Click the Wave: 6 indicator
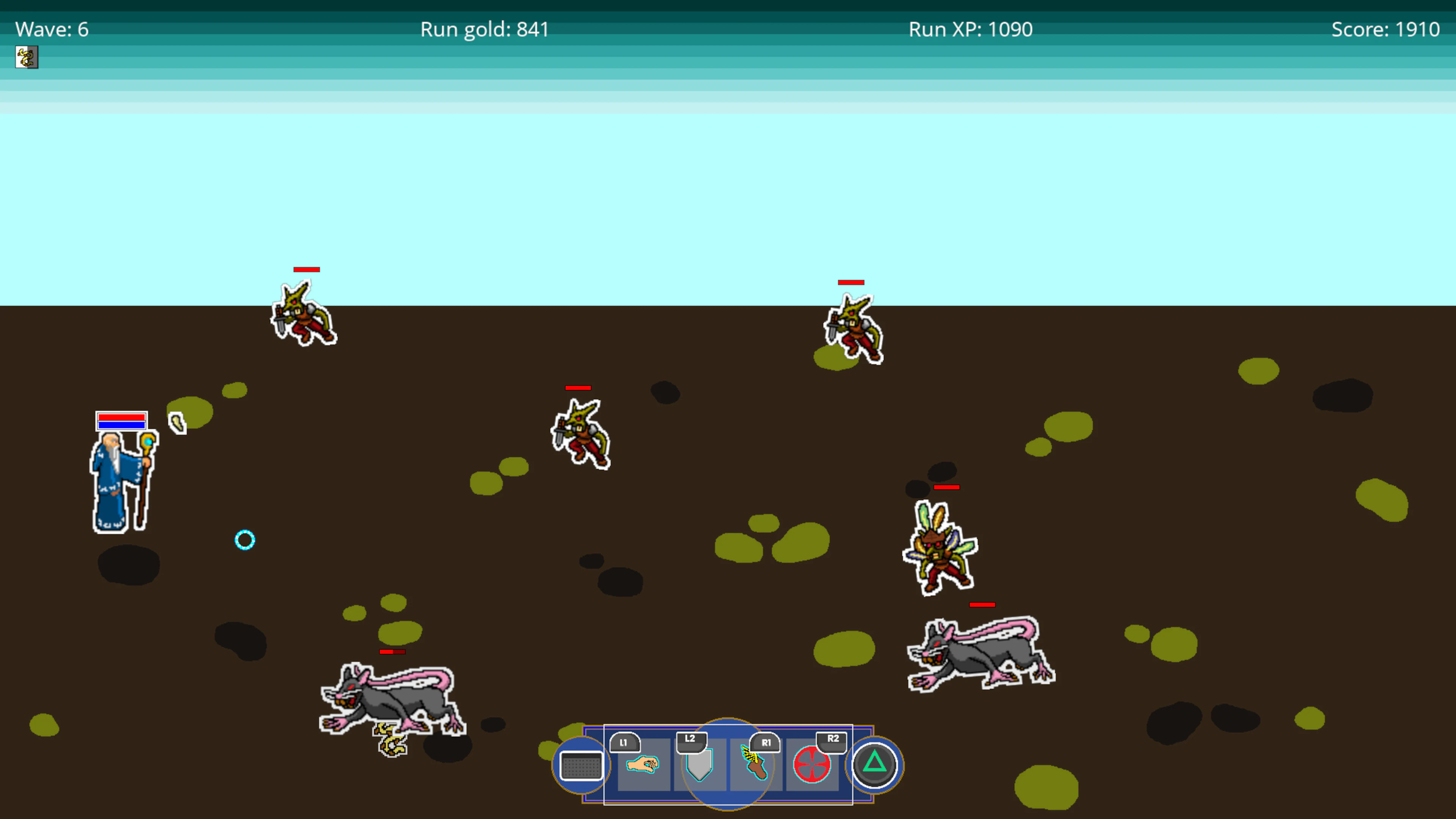 [x=52, y=29]
